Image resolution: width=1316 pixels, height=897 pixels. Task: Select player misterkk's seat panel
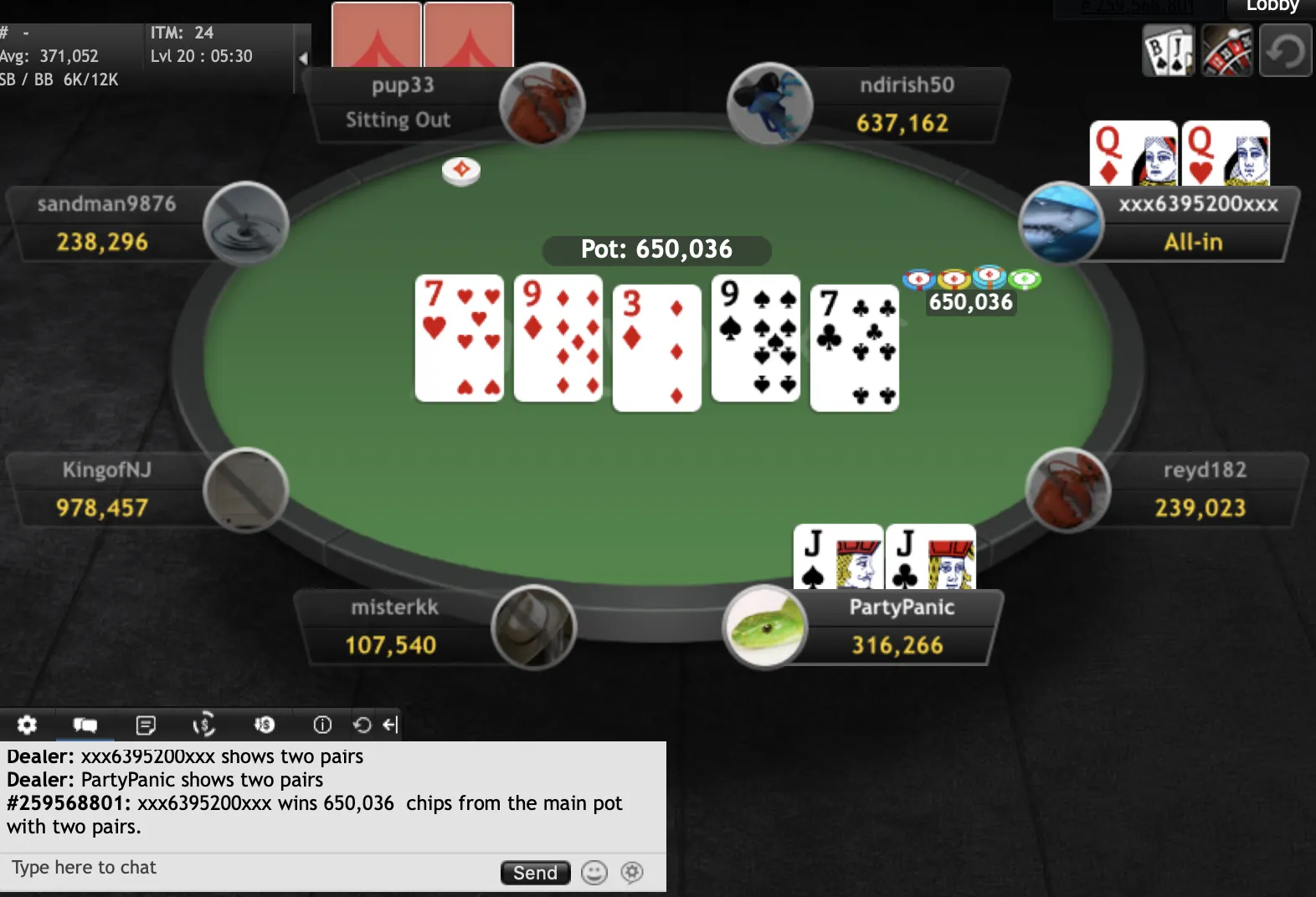pos(393,627)
